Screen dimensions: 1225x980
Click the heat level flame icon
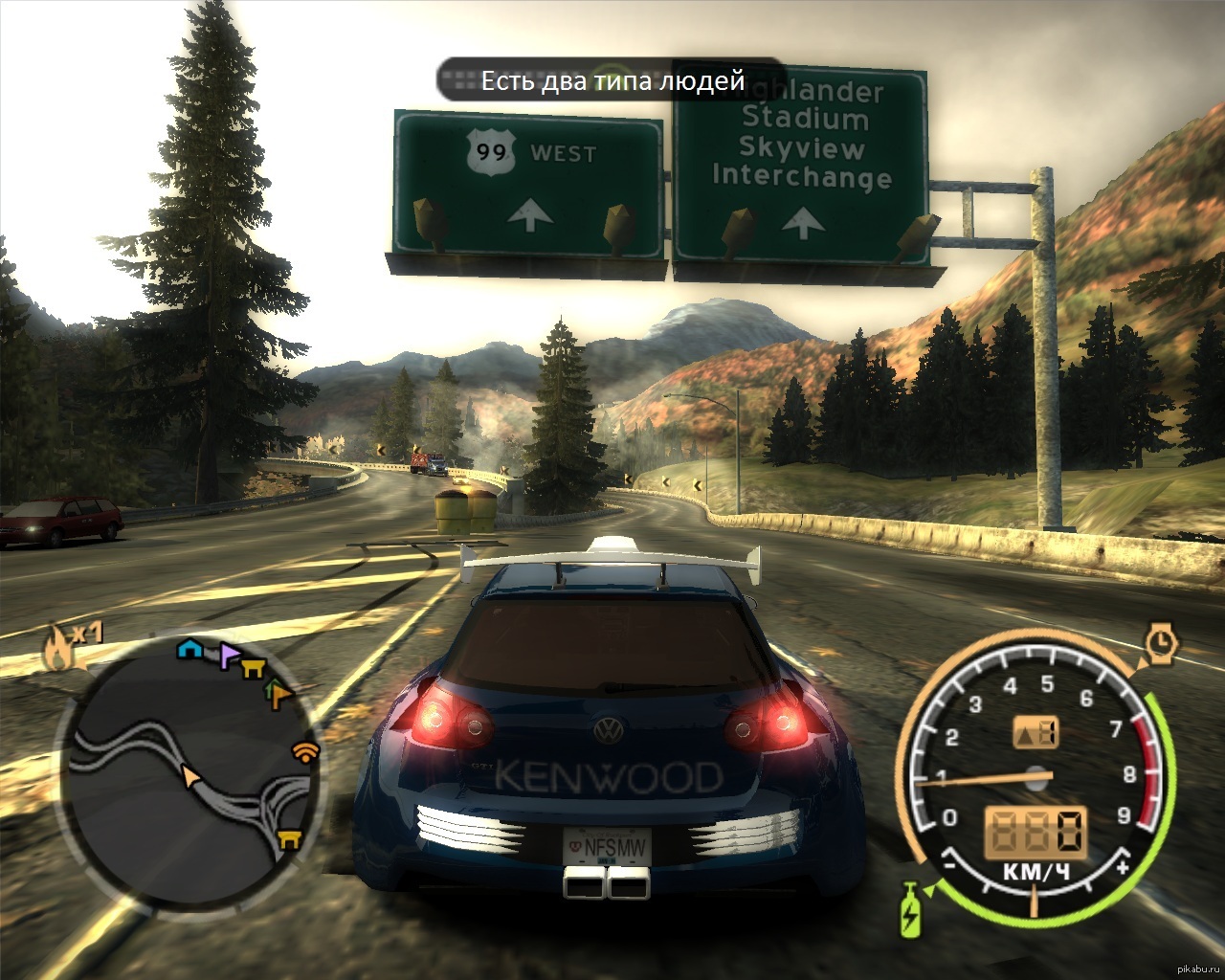pyautogui.click(x=57, y=652)
